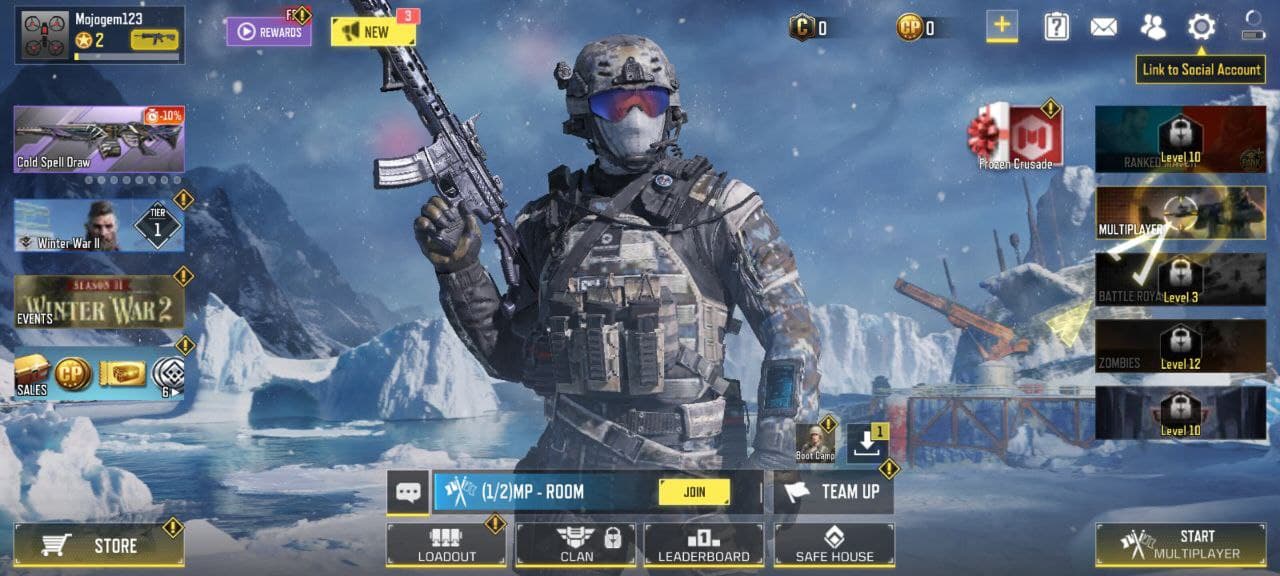Open the Store
Screen dimensions: 1280x576
coord(98,545)
